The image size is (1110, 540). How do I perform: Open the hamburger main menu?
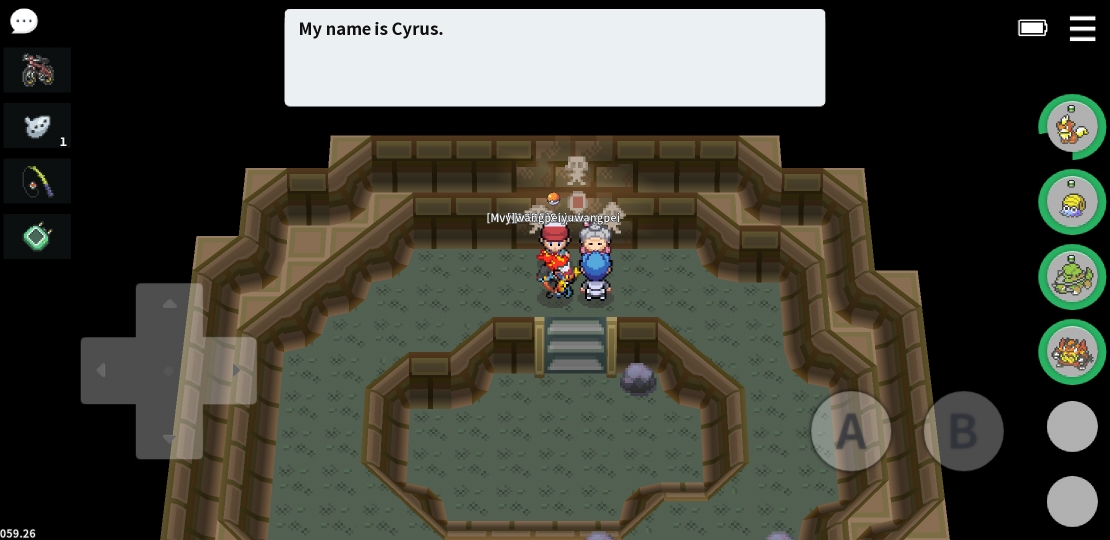click(1082, 29)
